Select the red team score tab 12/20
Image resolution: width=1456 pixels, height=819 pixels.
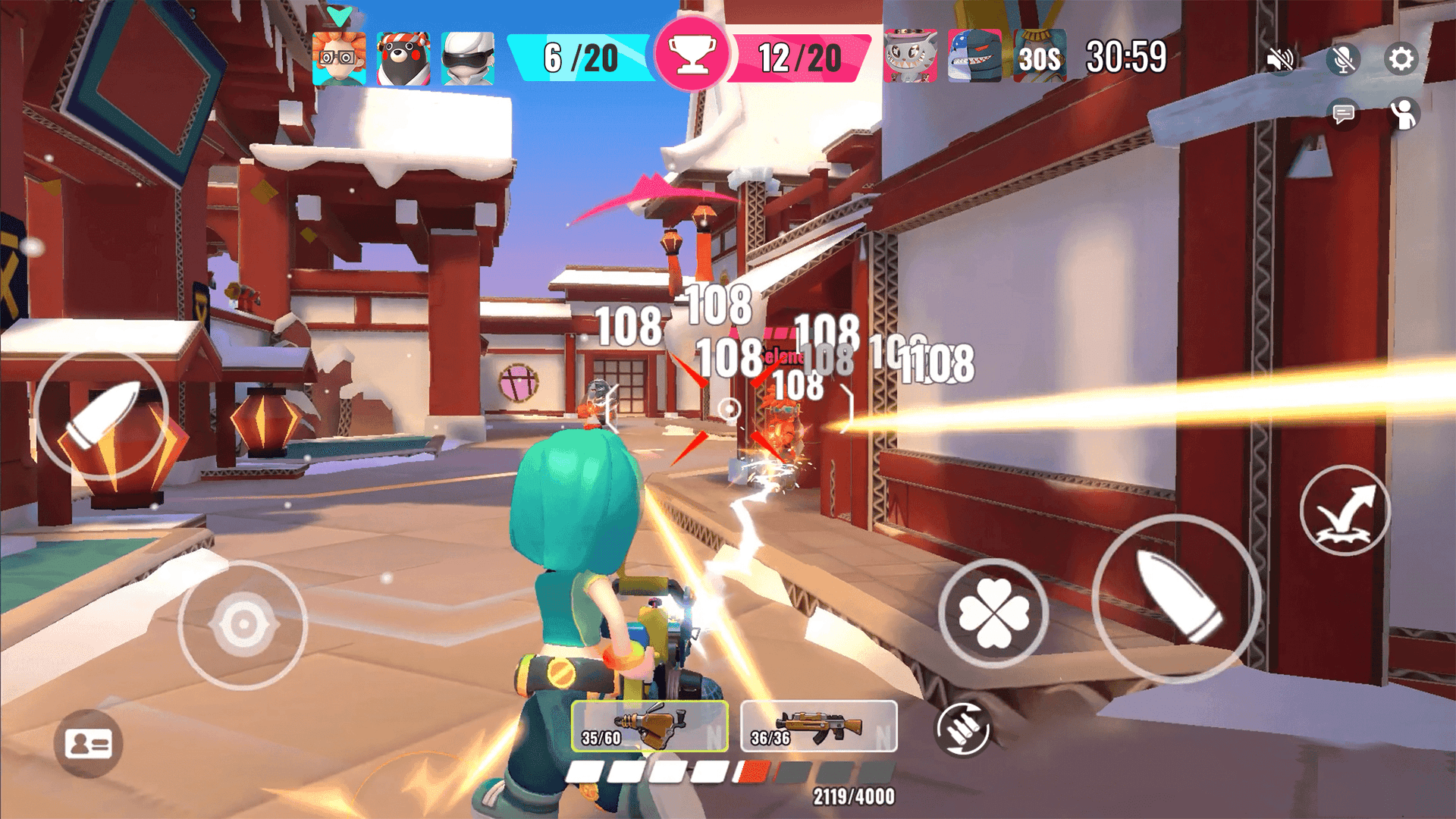(x=800, y=55)
